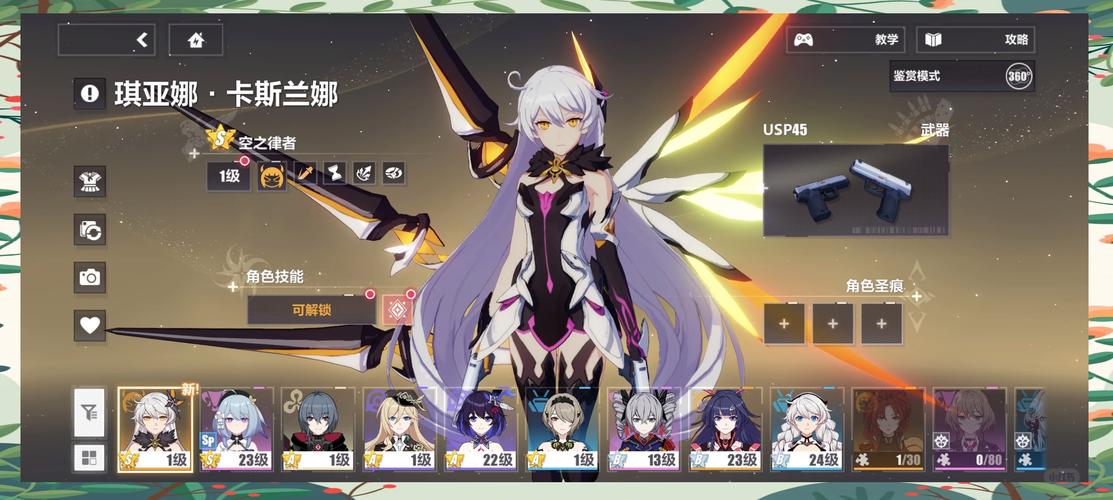Open the 攻略 guide book
This screenshot has width=1113, height=500.
tap(975, 40)
